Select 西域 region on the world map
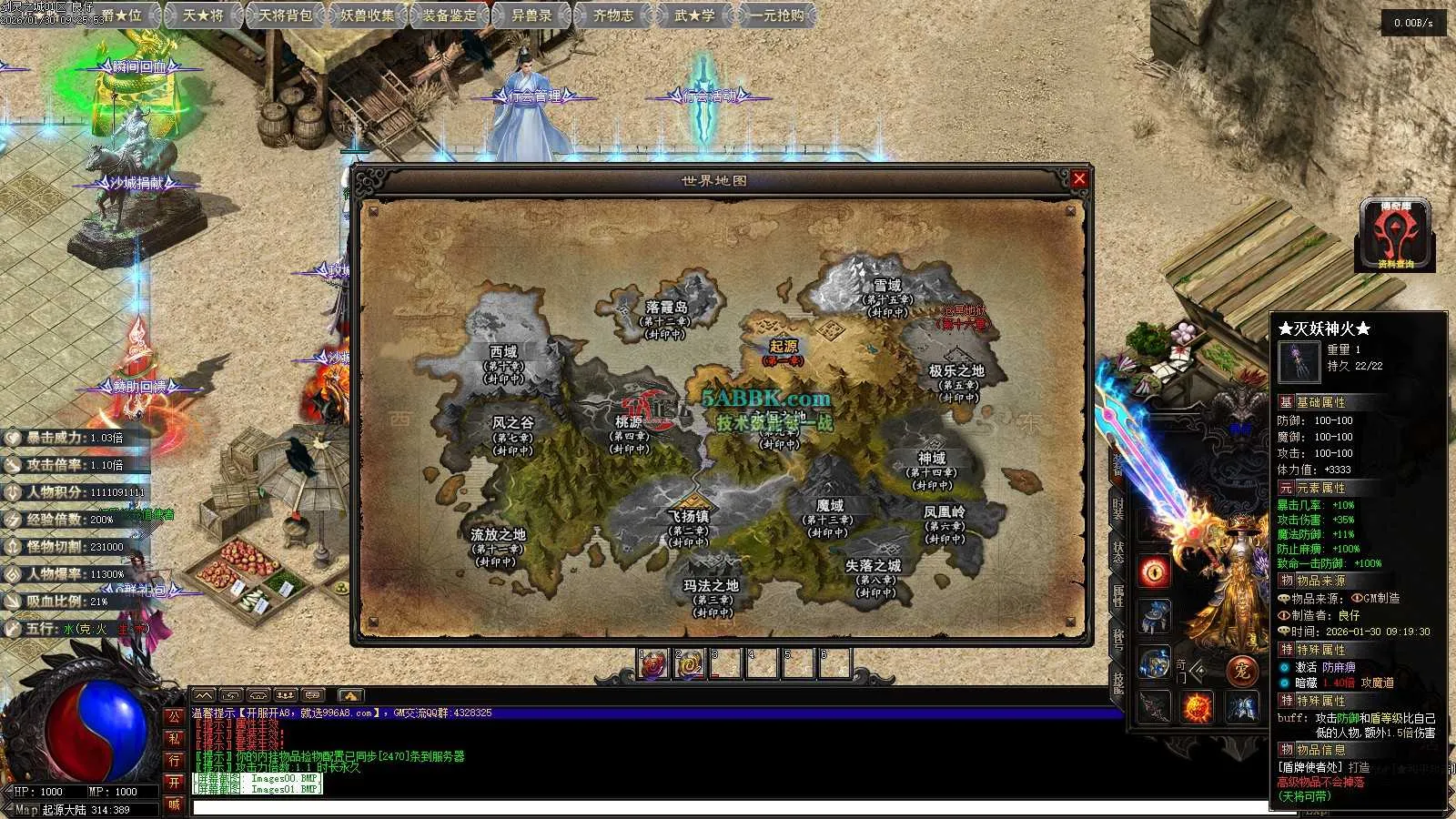 [503, 352]
